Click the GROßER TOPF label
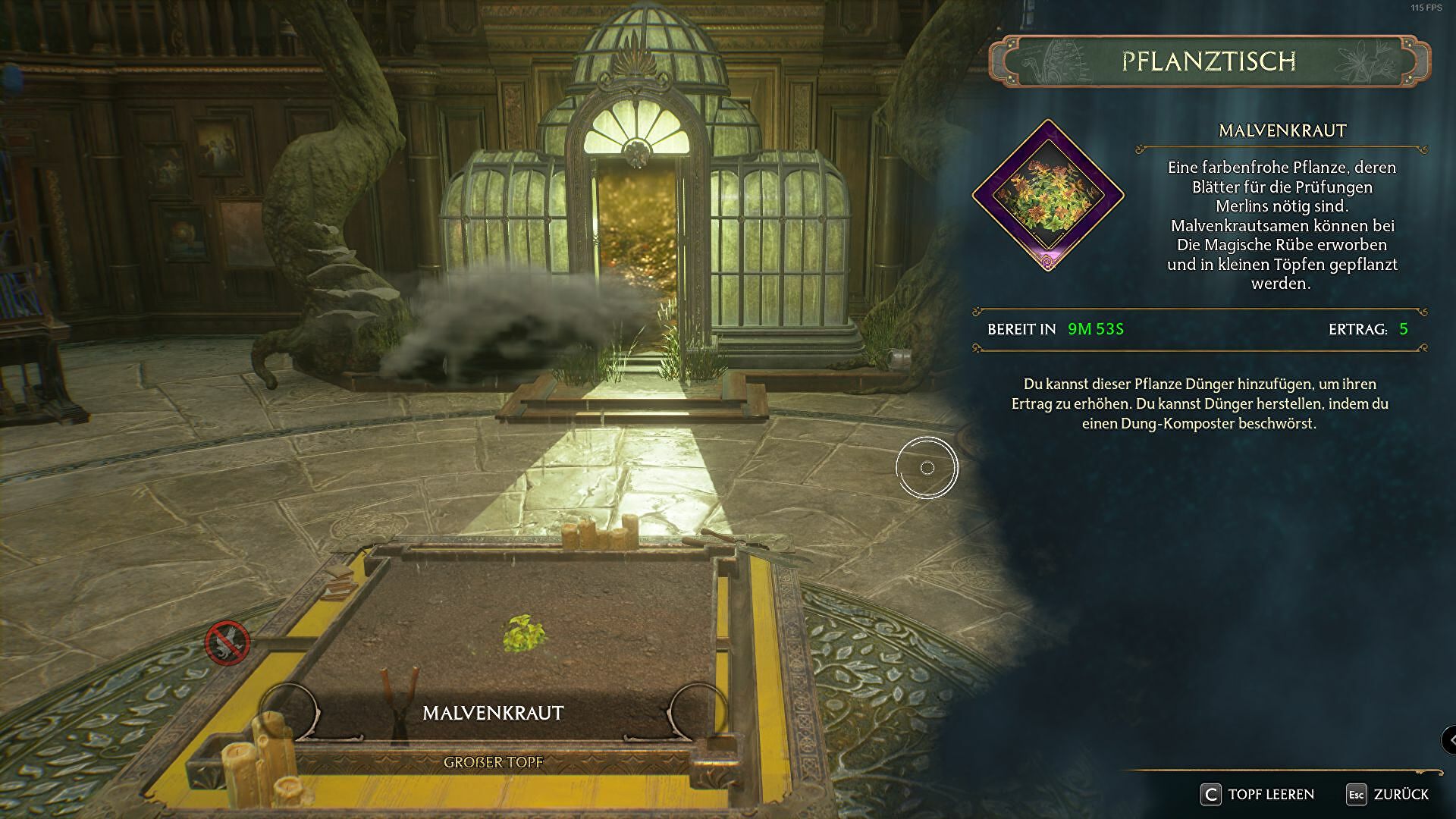1456x819 pixels. pos(494,762)
